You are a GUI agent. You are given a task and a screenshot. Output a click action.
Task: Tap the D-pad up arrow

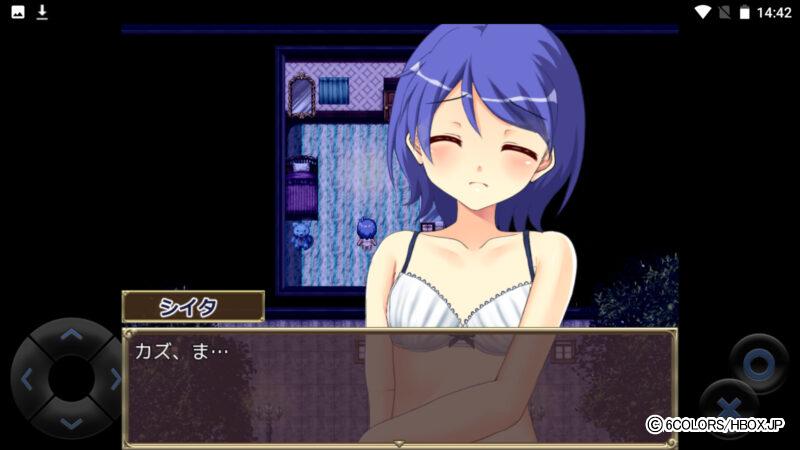click(x=70, y=335)
